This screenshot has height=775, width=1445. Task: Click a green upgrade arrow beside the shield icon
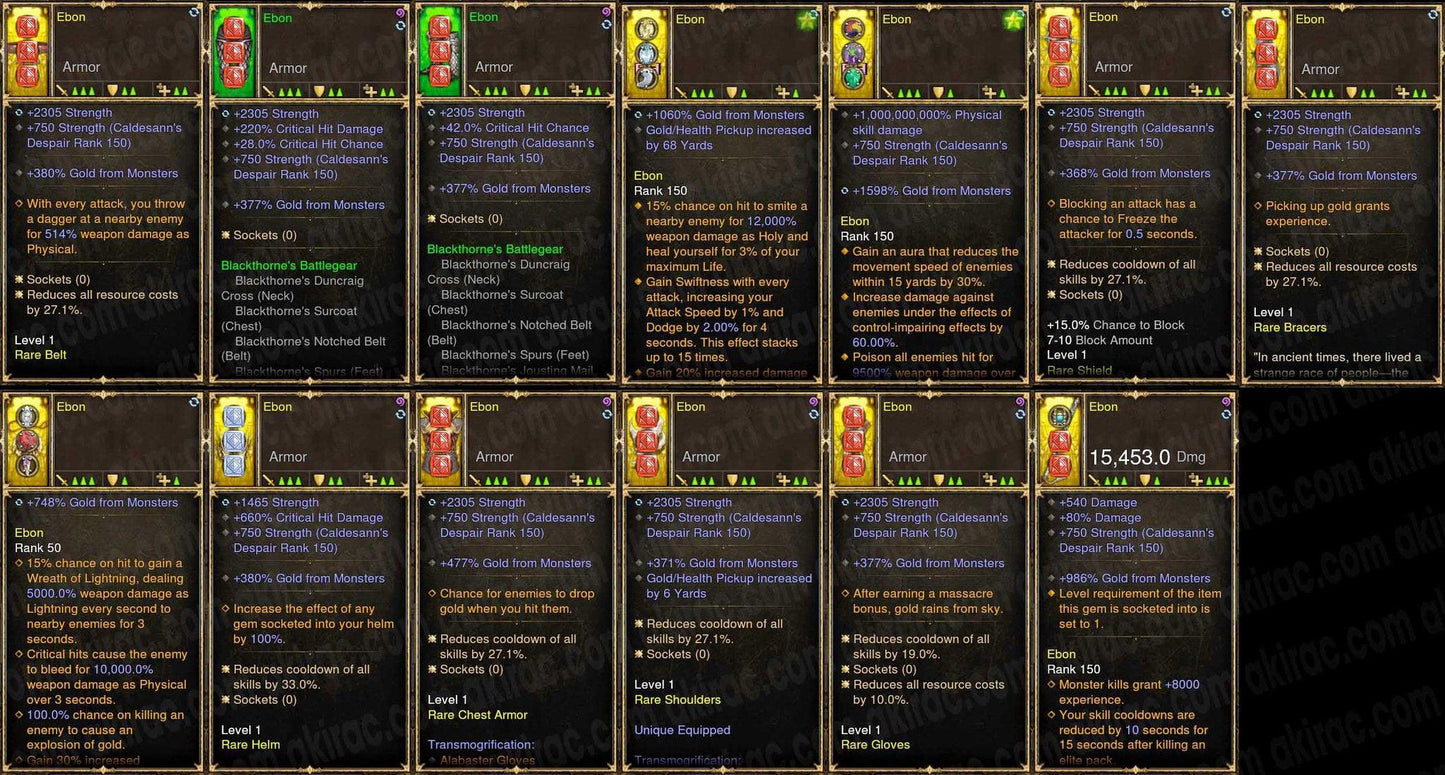tap(1157, 481)
